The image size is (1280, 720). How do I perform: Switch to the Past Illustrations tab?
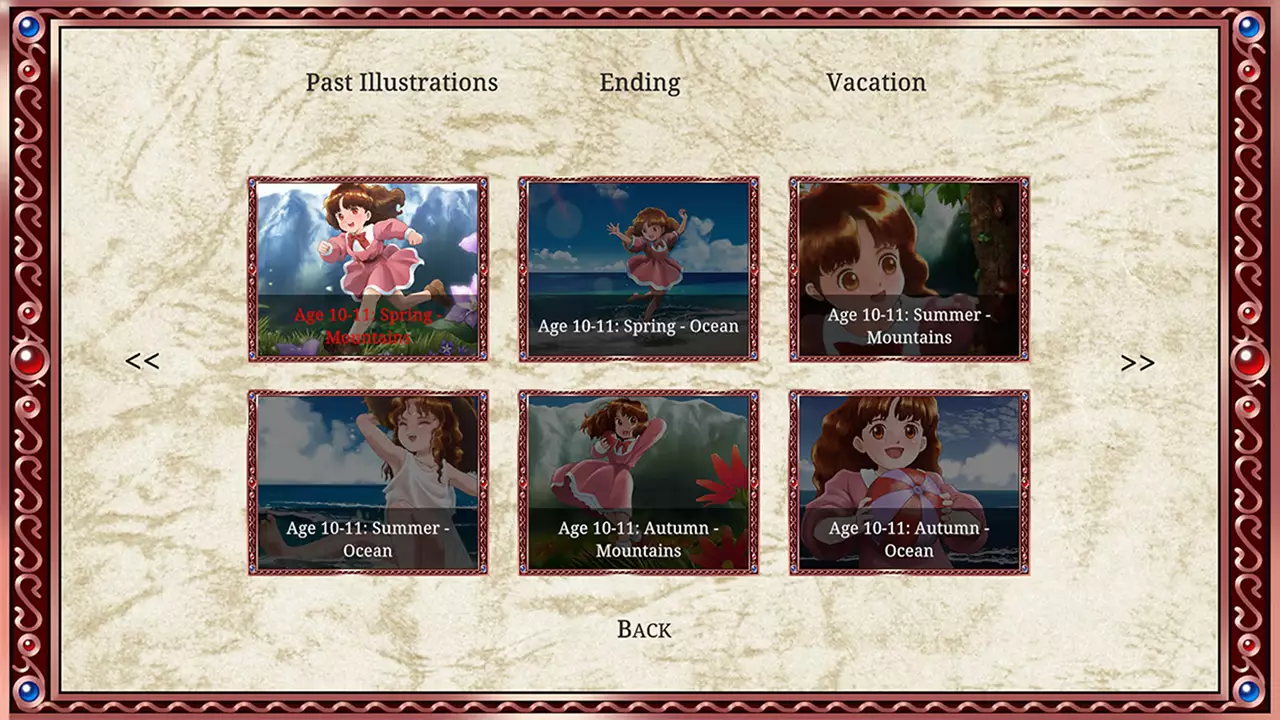[402, 83]
